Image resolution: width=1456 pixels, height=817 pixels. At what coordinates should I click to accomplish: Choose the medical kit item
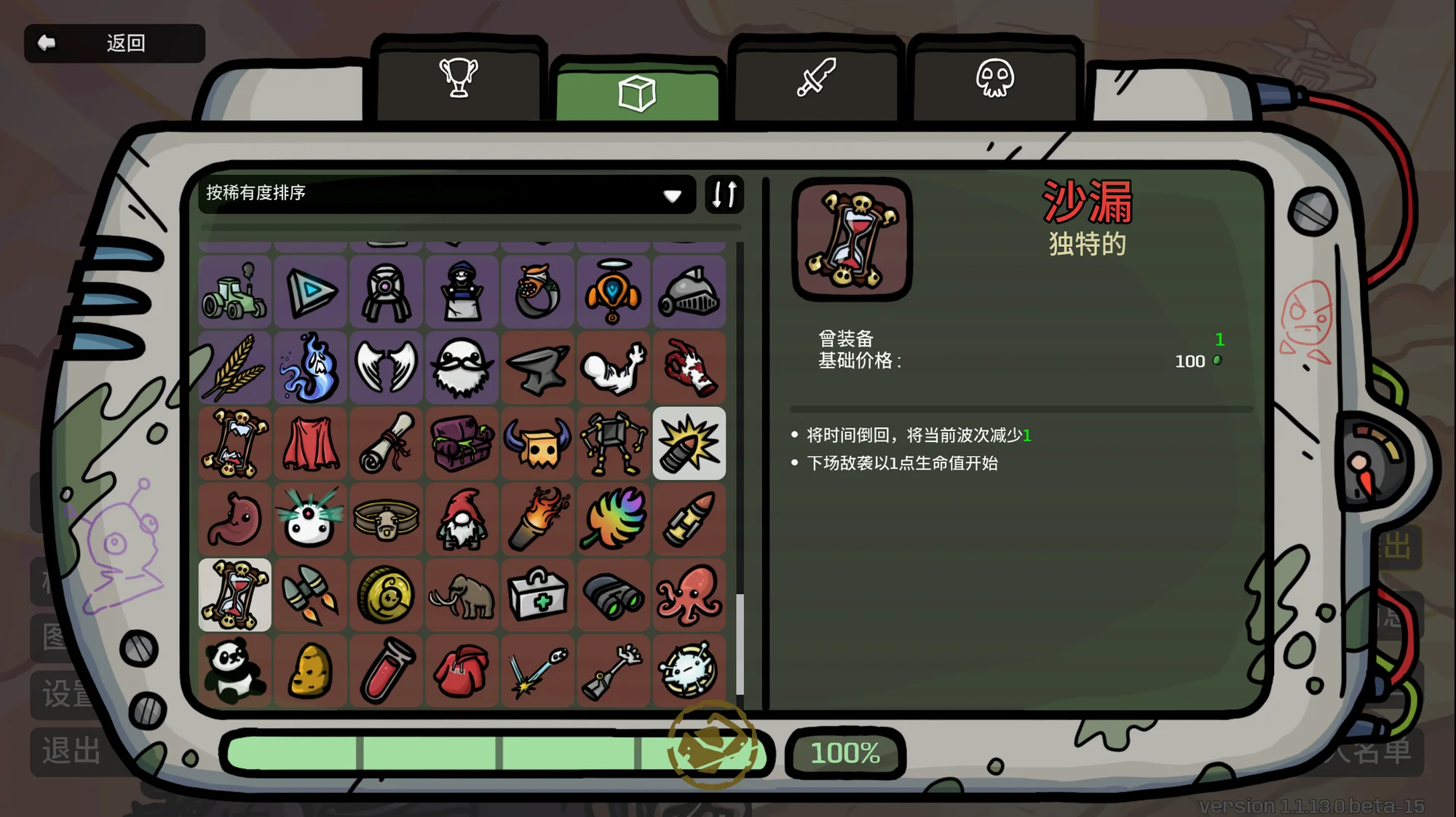point(537,595)
